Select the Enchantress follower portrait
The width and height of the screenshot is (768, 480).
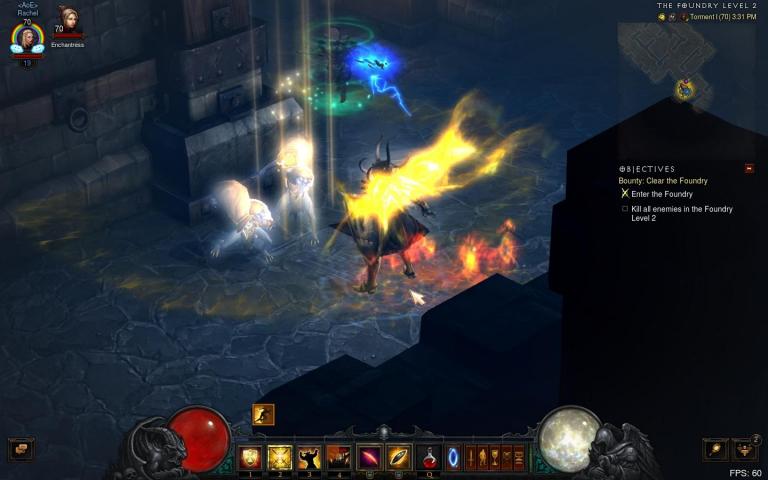click(69, 18)
